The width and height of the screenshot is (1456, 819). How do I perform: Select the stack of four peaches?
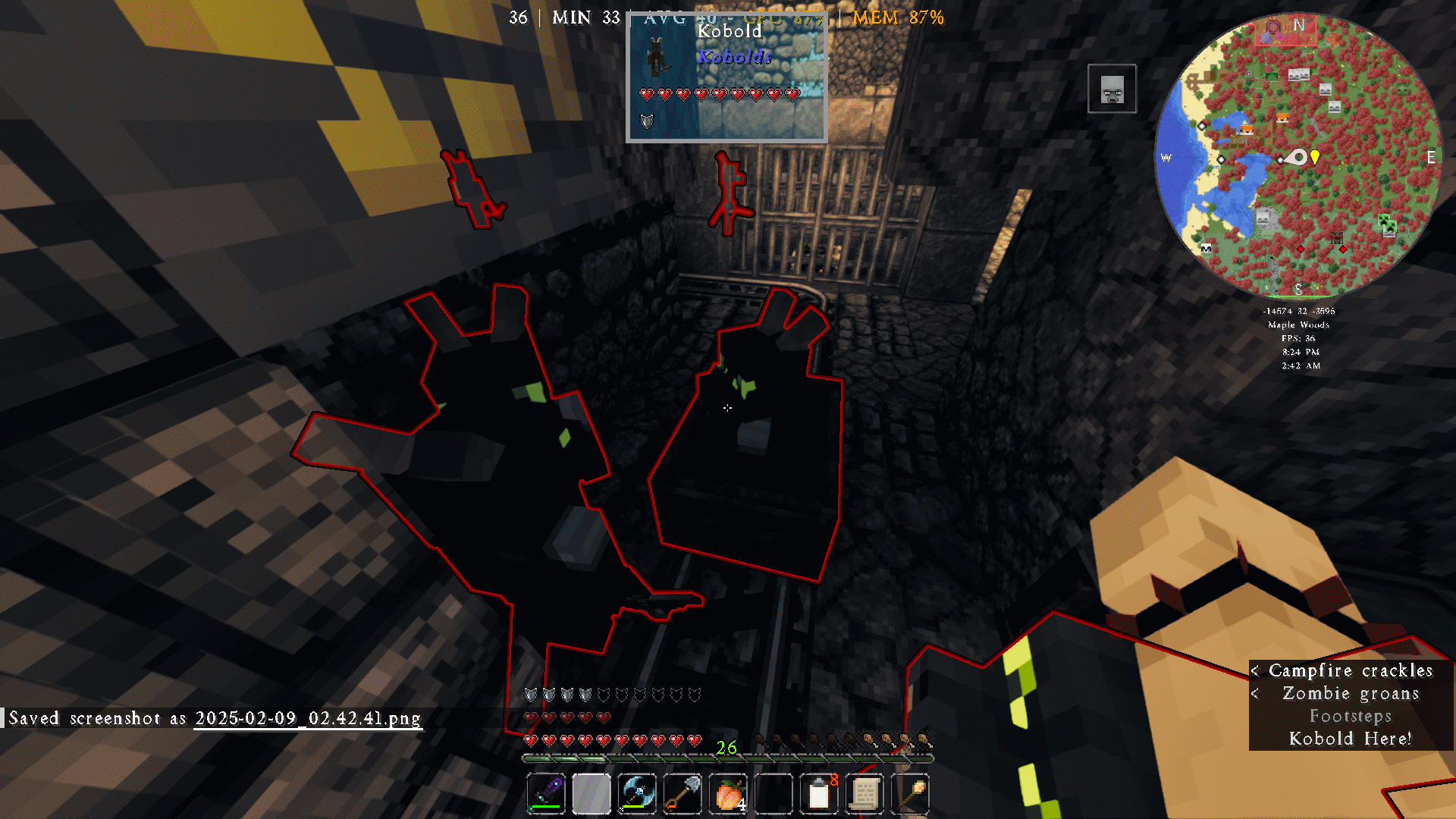coord(727,794)
